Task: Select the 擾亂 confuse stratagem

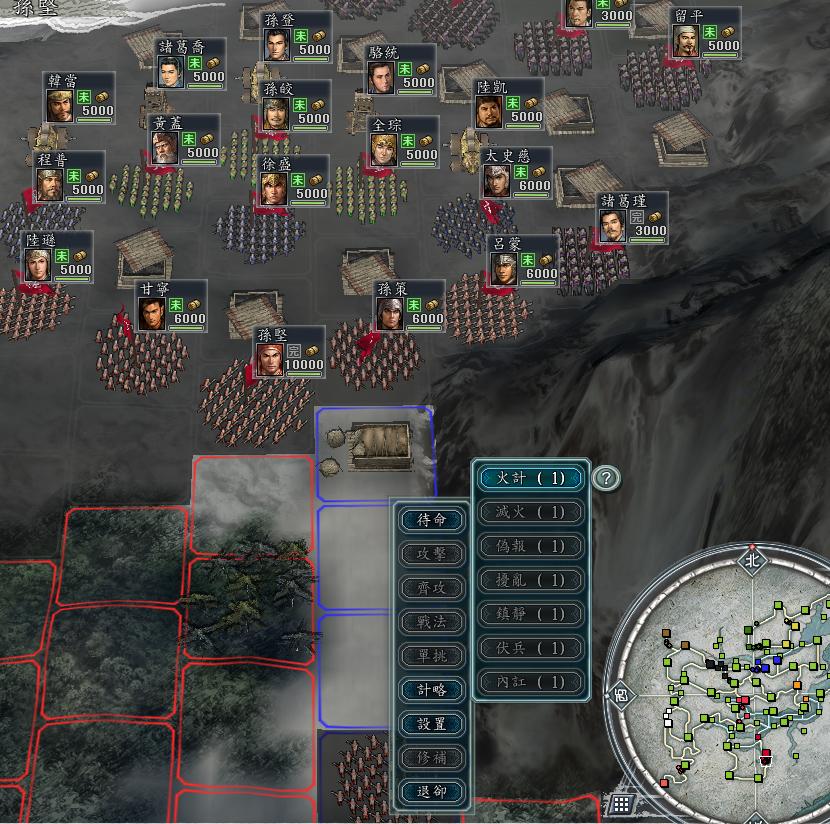Action: [530, 580]
